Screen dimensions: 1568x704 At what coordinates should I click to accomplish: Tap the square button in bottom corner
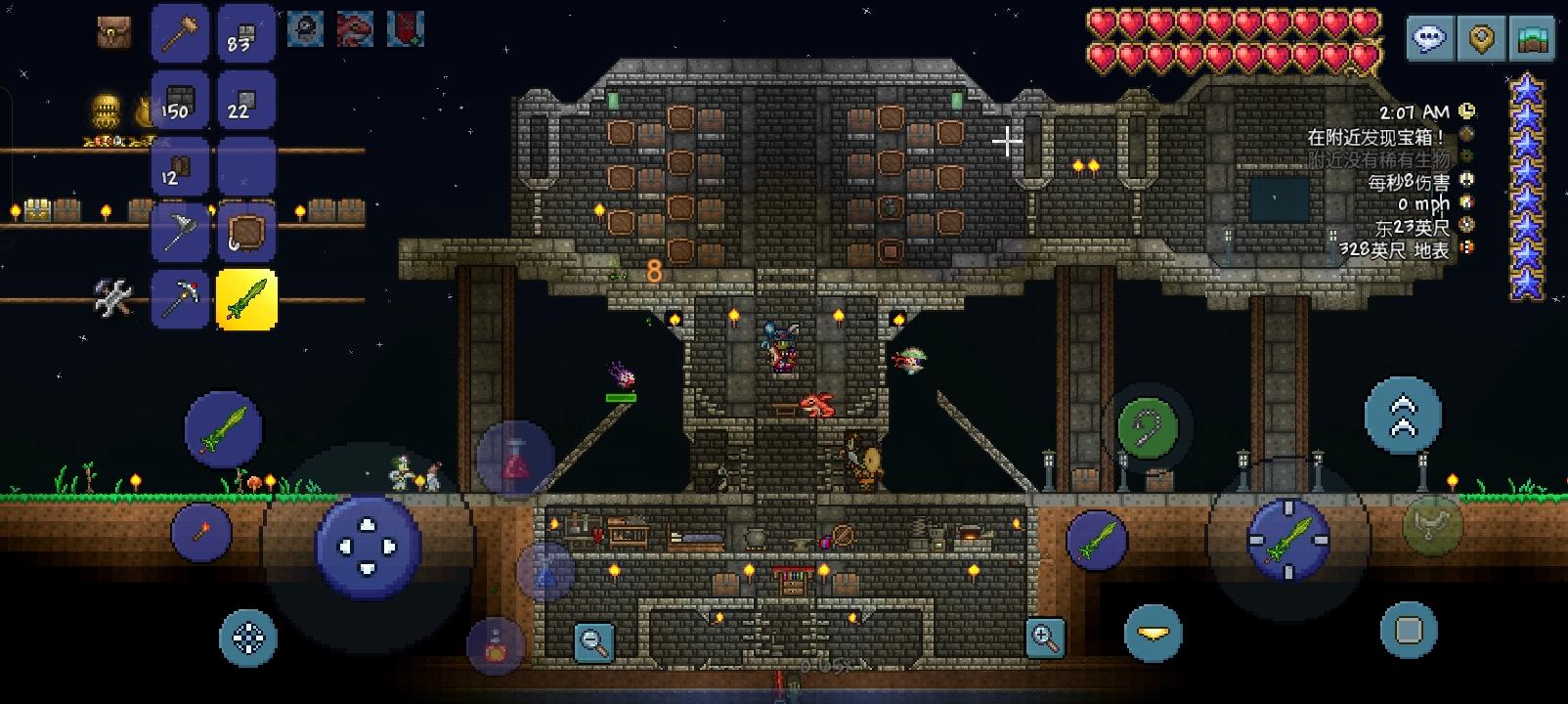1409,630
